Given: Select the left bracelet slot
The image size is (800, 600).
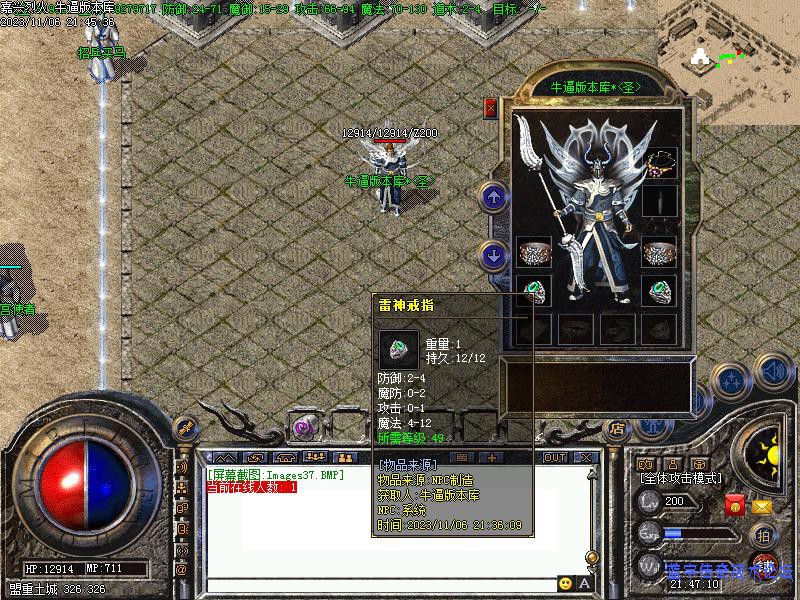Looking at the screenshot, I should [534, 252].
